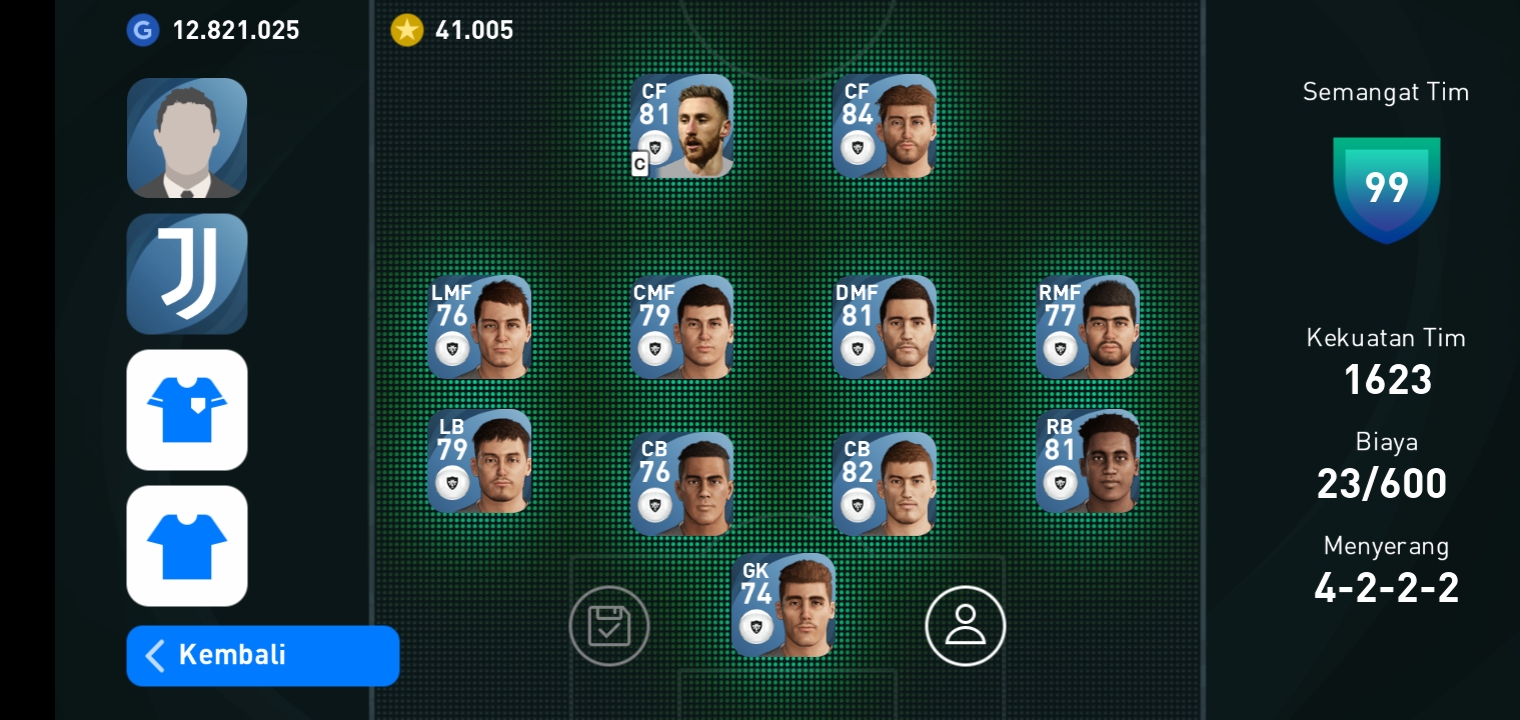Select the Juventus club emblem

coord(187,274)
